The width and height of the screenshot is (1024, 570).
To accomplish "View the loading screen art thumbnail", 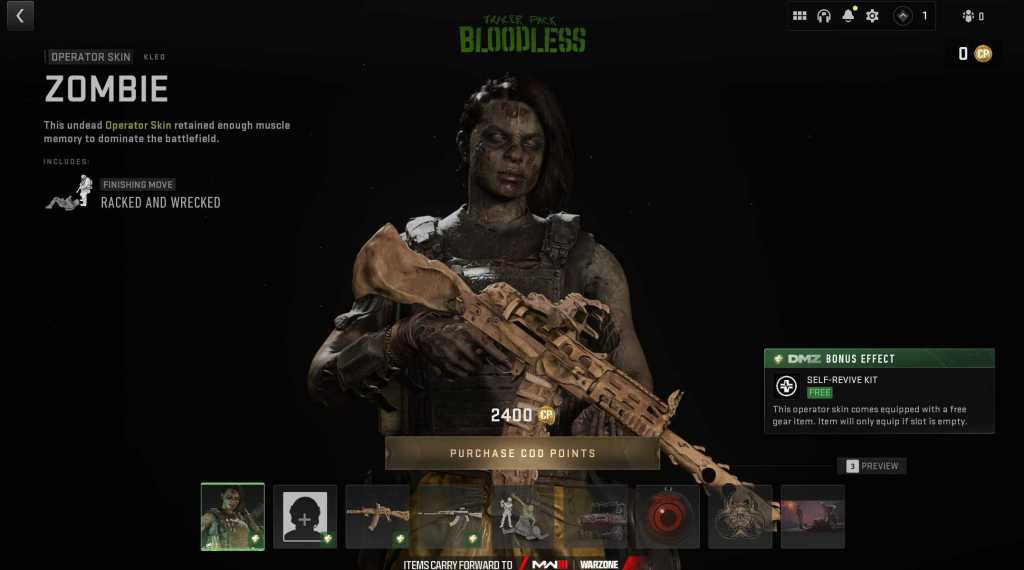I will pos(812,517).
